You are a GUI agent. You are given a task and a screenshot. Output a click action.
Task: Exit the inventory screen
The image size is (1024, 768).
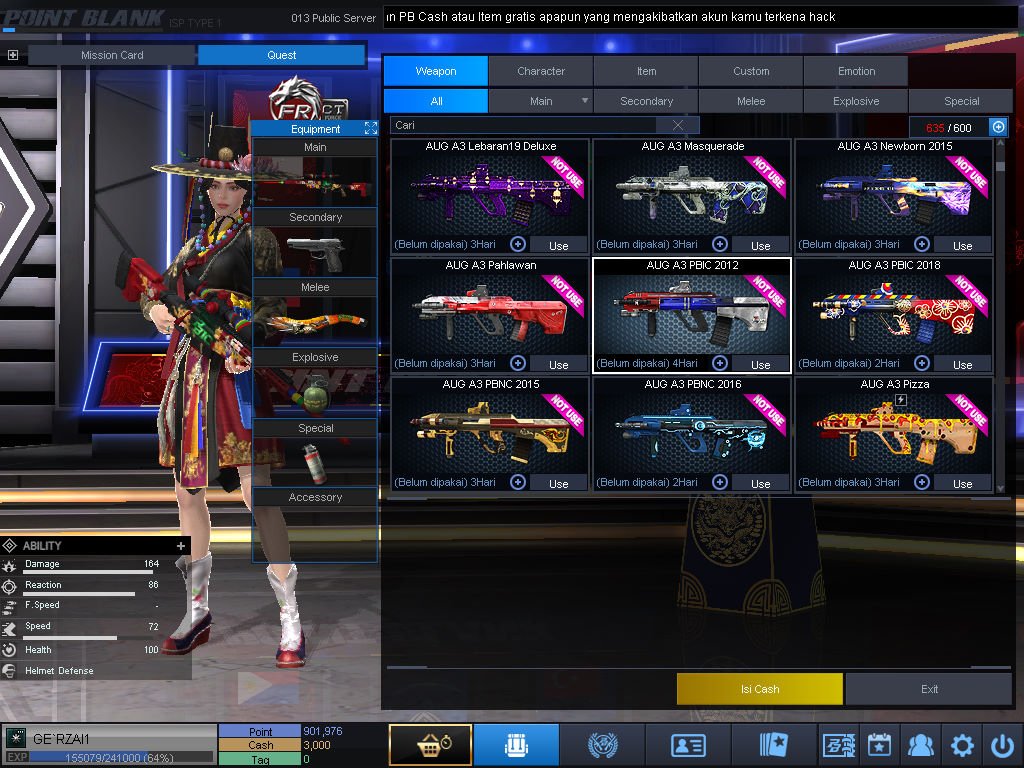(930, 689)
